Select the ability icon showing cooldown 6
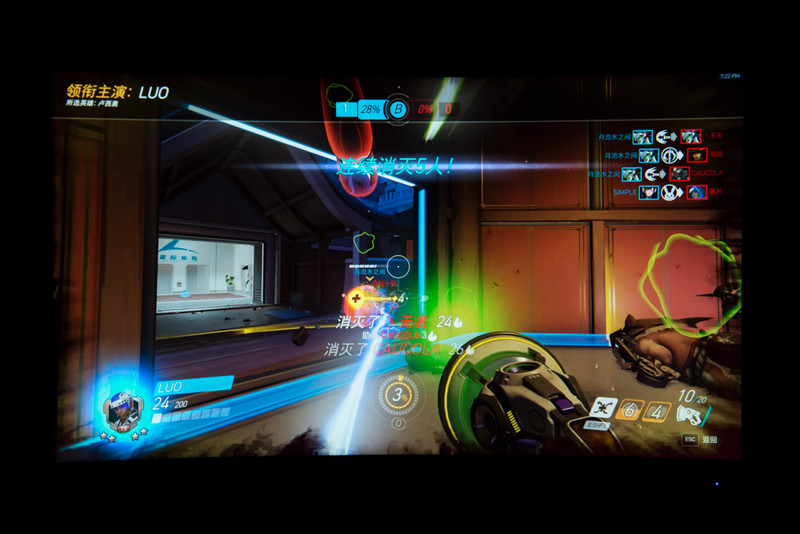 pos(631,410)
